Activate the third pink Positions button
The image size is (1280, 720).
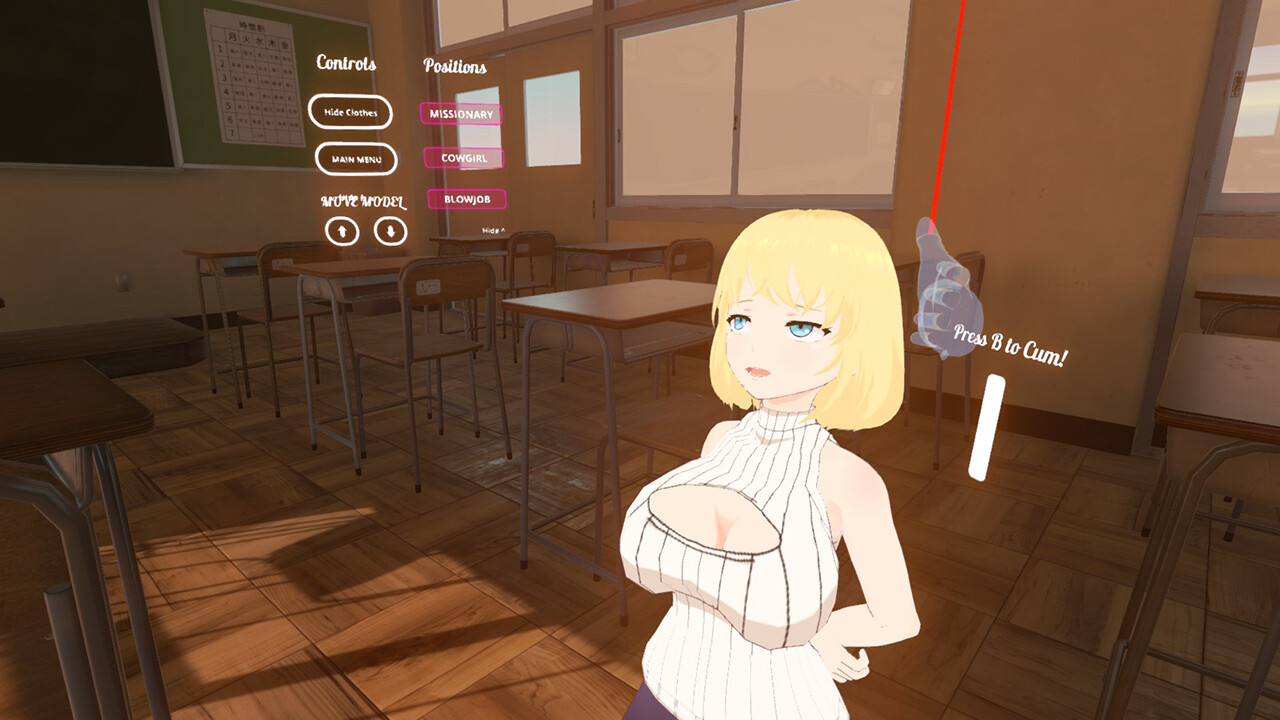click(467, 199)
